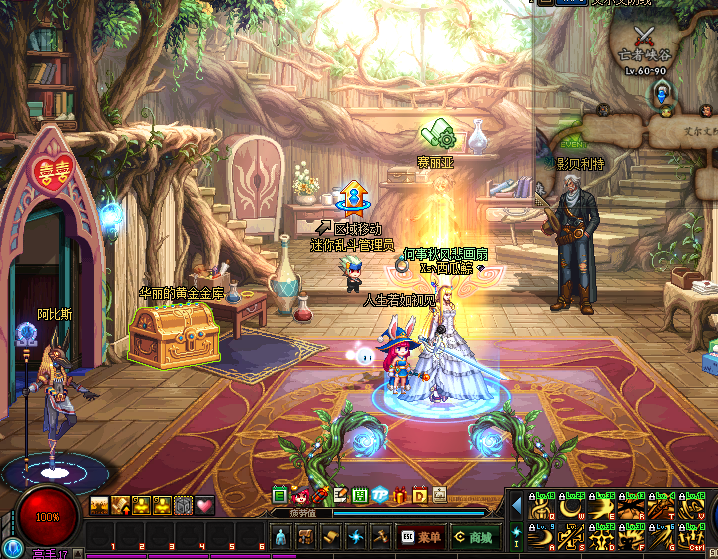Click the skill bar left arrow
The image size is (718, 559).
click(517, 505)
